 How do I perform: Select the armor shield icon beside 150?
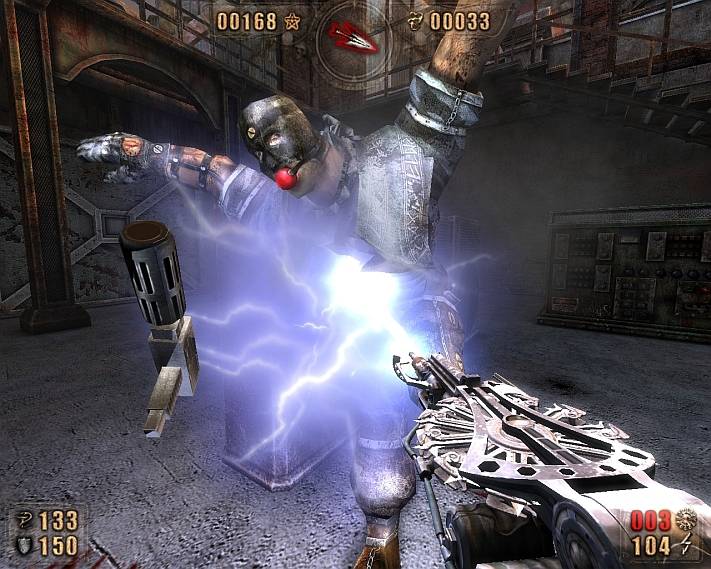[x=23, y=545]
